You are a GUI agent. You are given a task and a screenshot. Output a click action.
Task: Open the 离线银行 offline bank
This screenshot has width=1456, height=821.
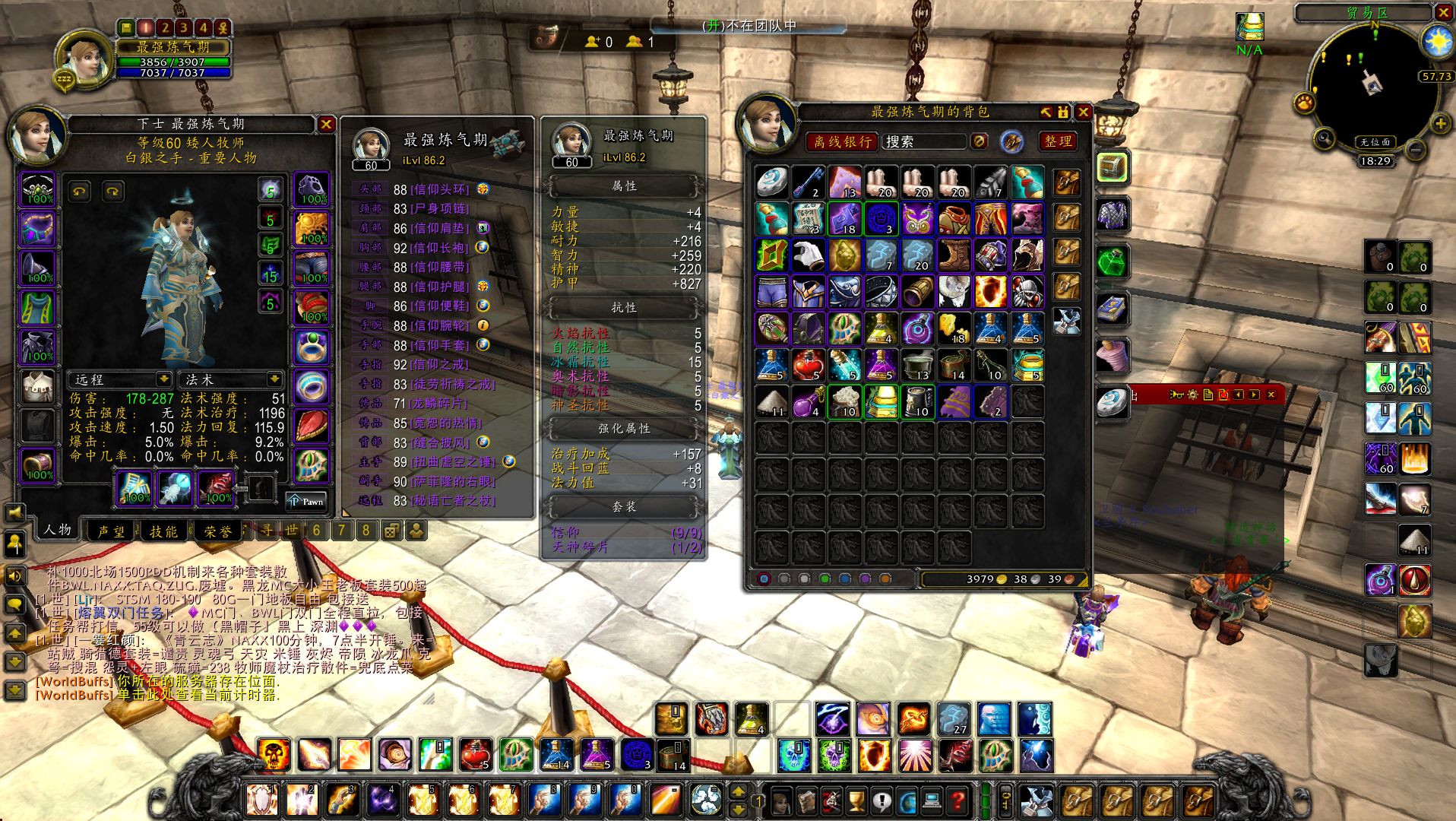(x=842, y=141)
